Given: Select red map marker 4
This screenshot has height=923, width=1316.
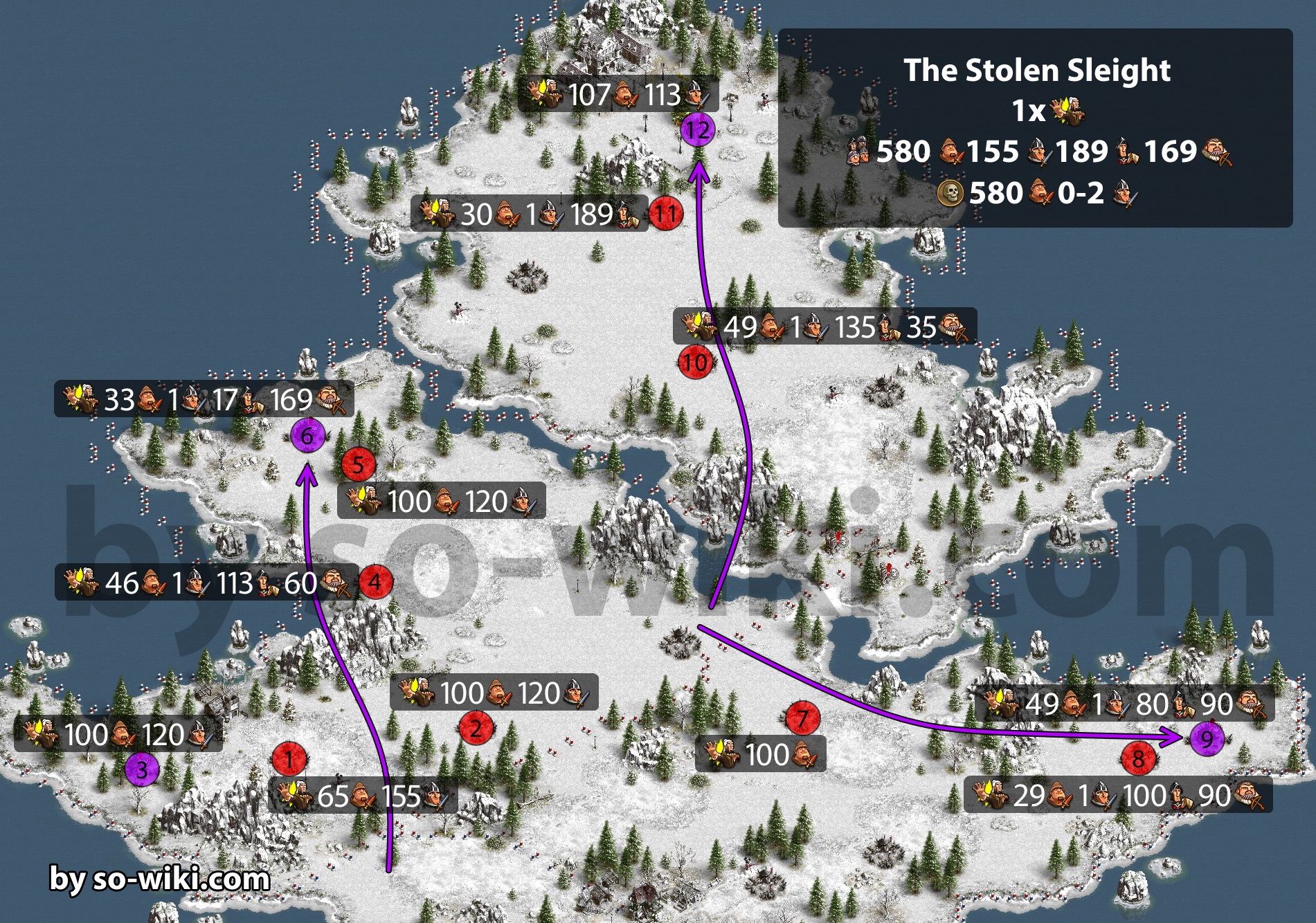Looking at the screenshot, I should pos(375,582).
